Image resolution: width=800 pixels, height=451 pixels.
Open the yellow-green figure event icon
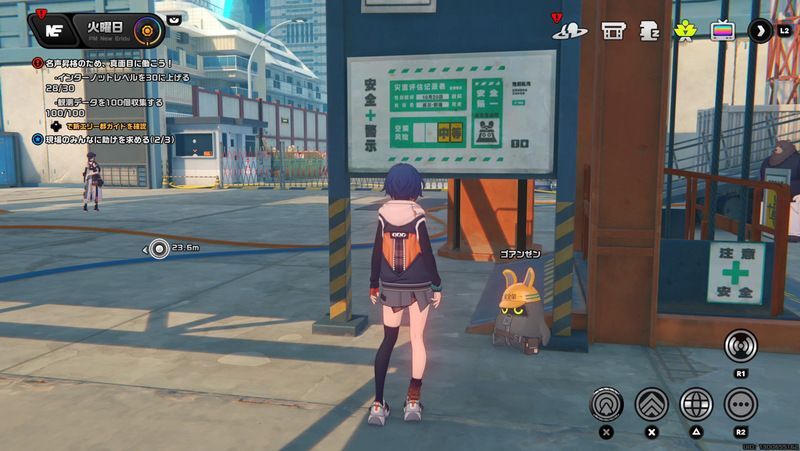(x=686, y=30)
